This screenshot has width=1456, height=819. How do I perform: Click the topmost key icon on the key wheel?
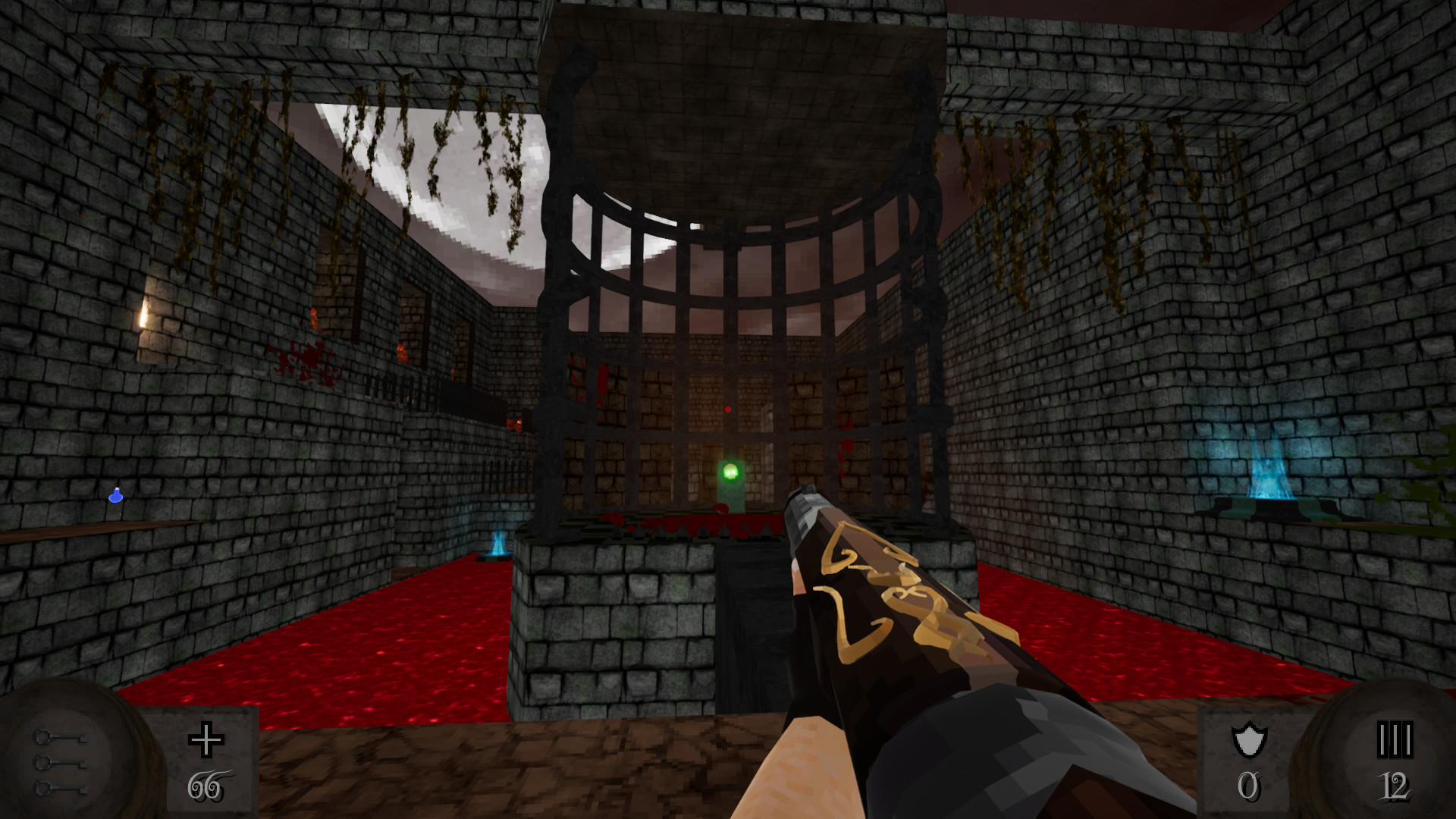tap(60, 739)
